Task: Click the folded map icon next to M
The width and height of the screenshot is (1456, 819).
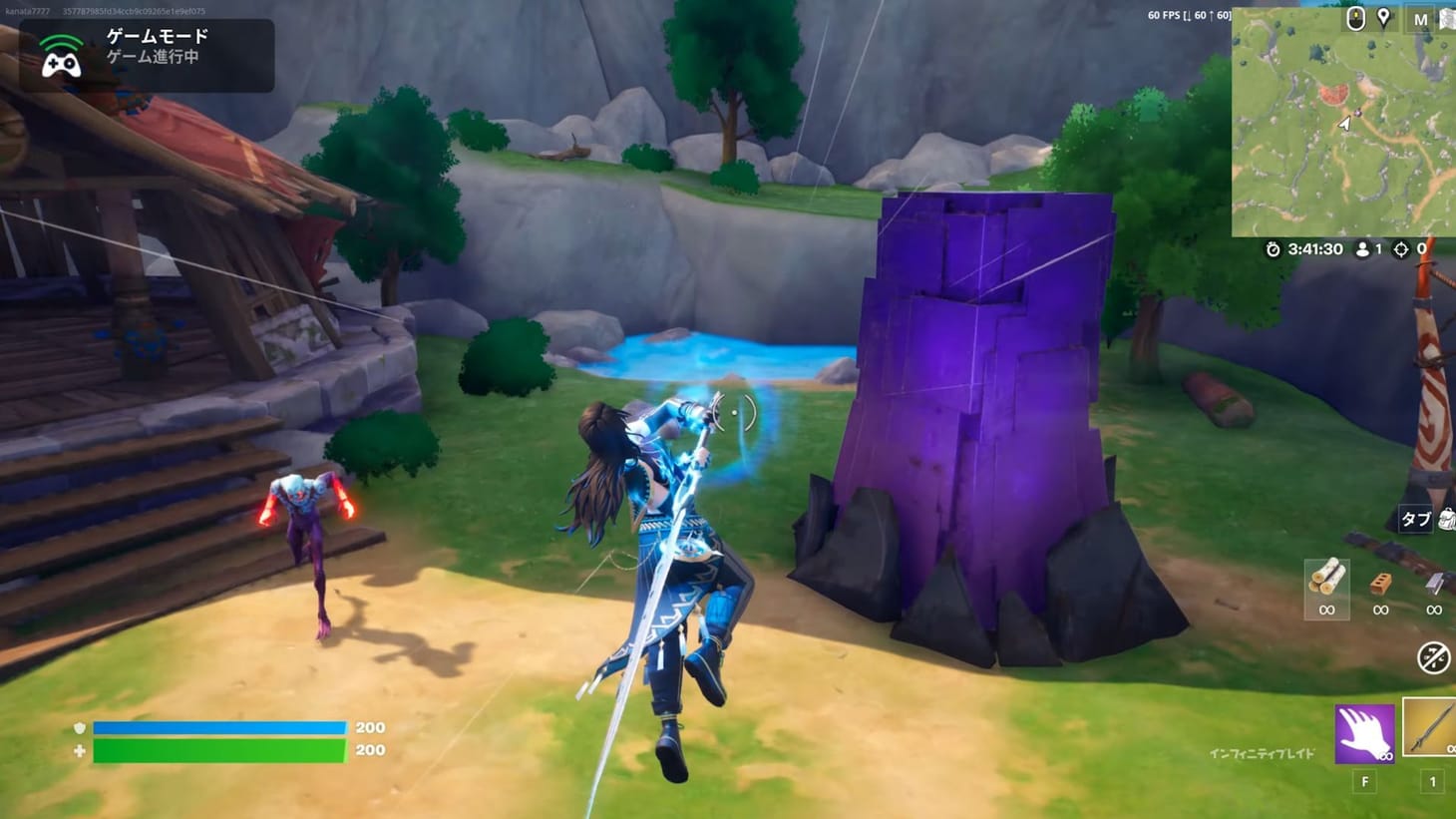Action: (1446, 19)
